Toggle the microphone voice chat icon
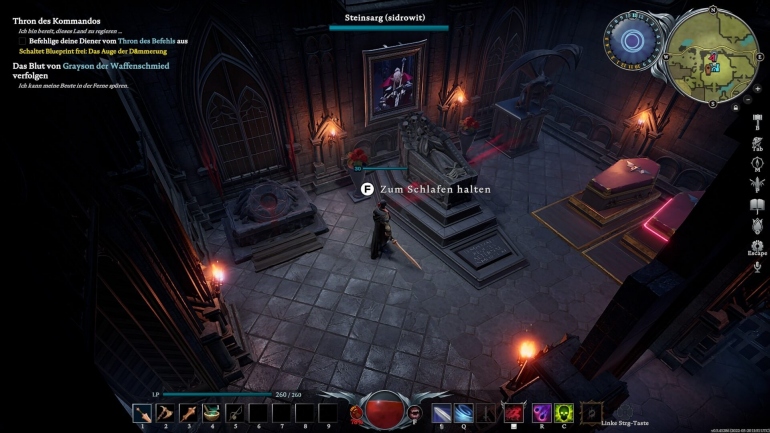The height and width of the screenshot is (433, 770). (757, 265)
